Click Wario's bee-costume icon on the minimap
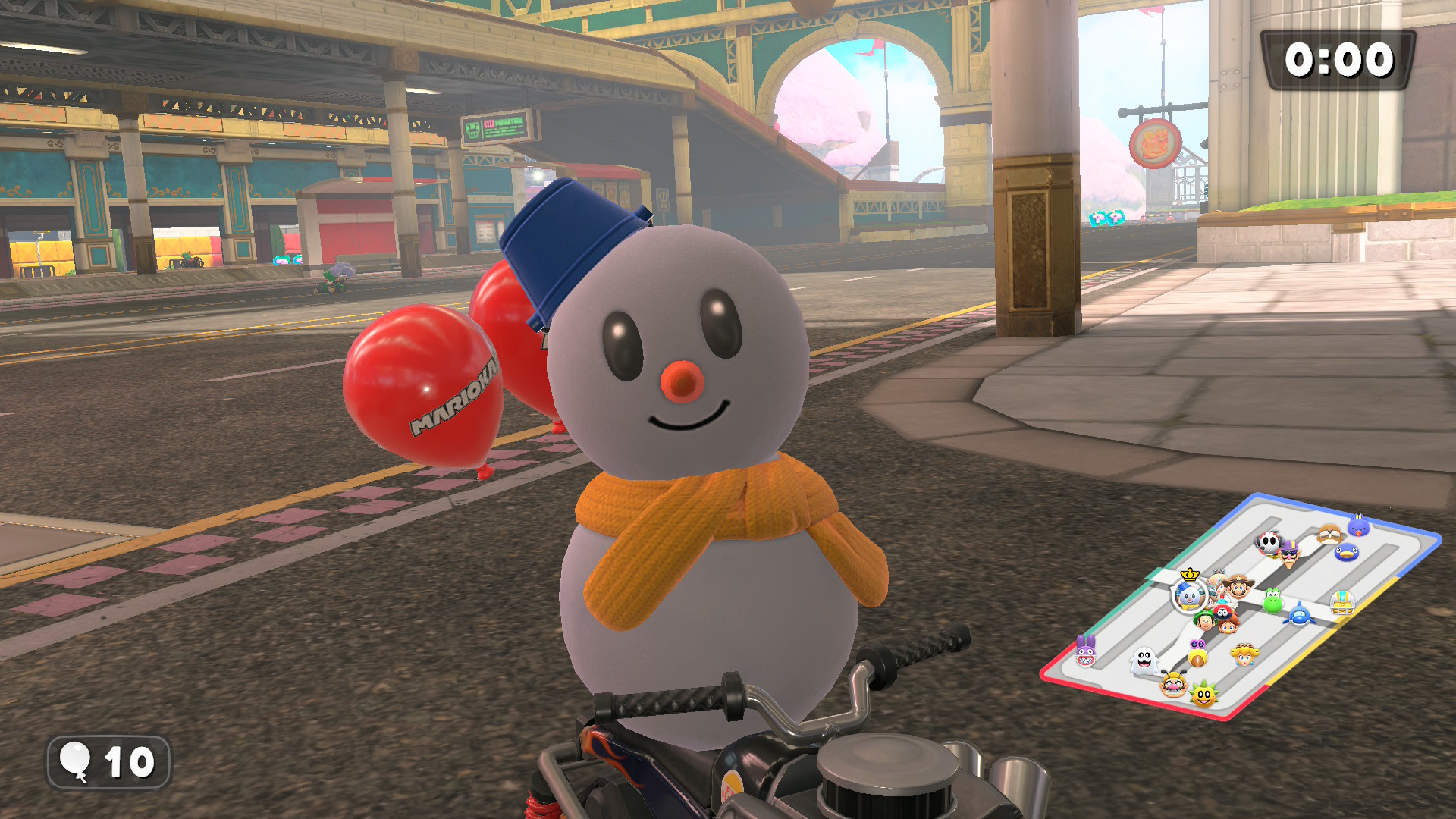The width and height of the screenshot is (1456, 819). [x=1173, y=685]
